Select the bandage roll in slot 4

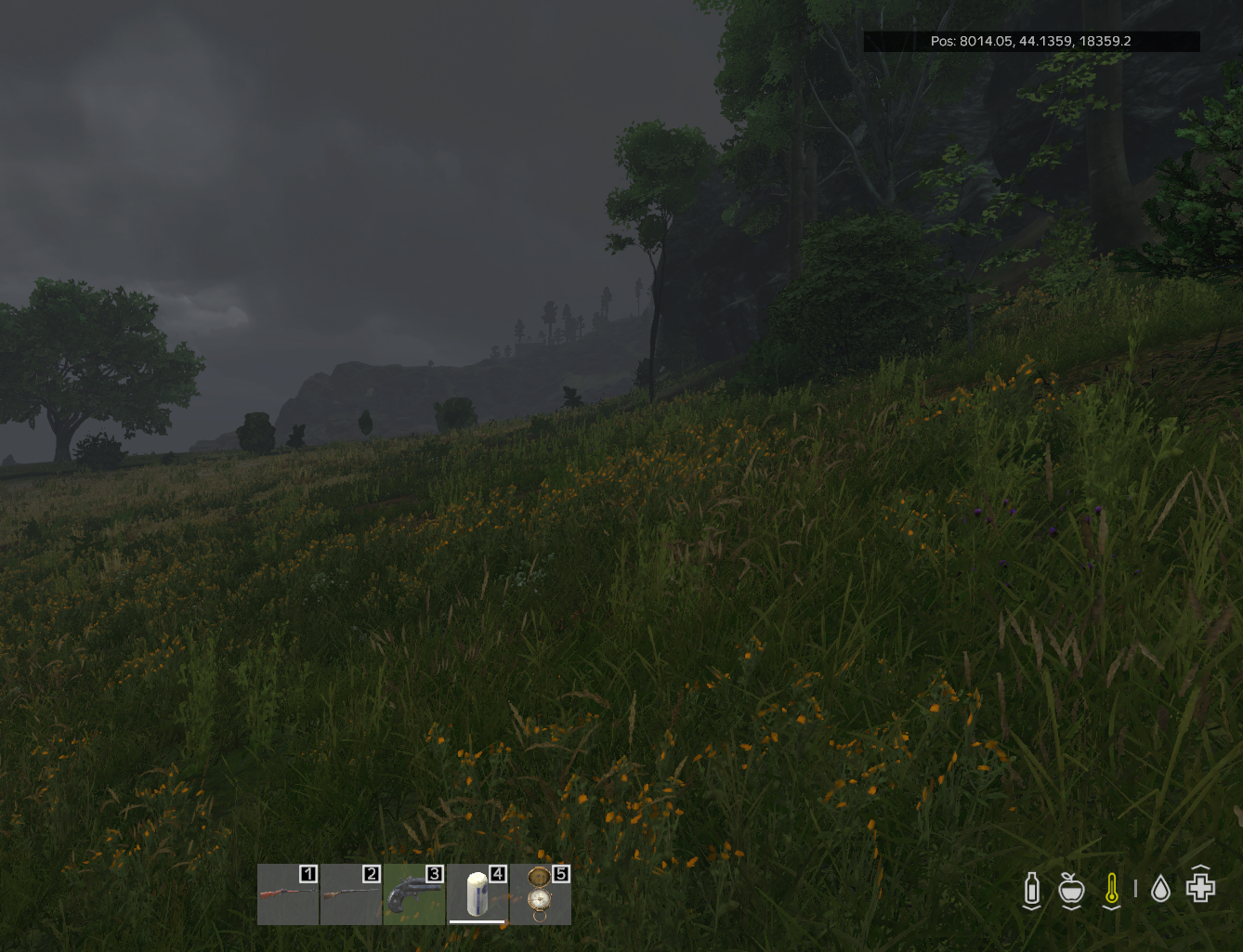point(477,894)
